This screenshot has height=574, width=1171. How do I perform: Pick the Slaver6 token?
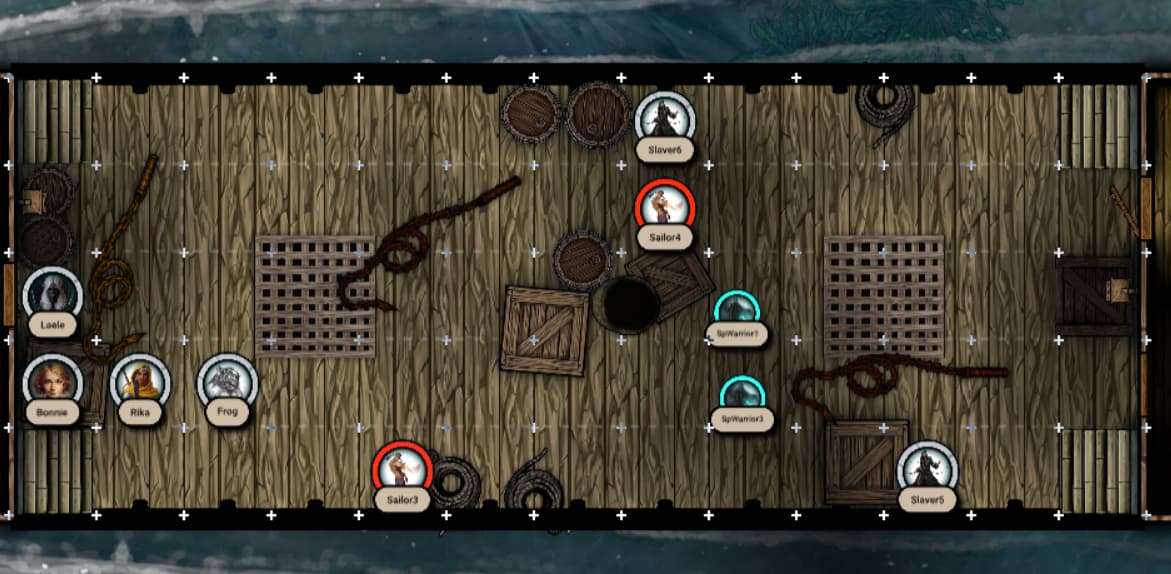664,120
